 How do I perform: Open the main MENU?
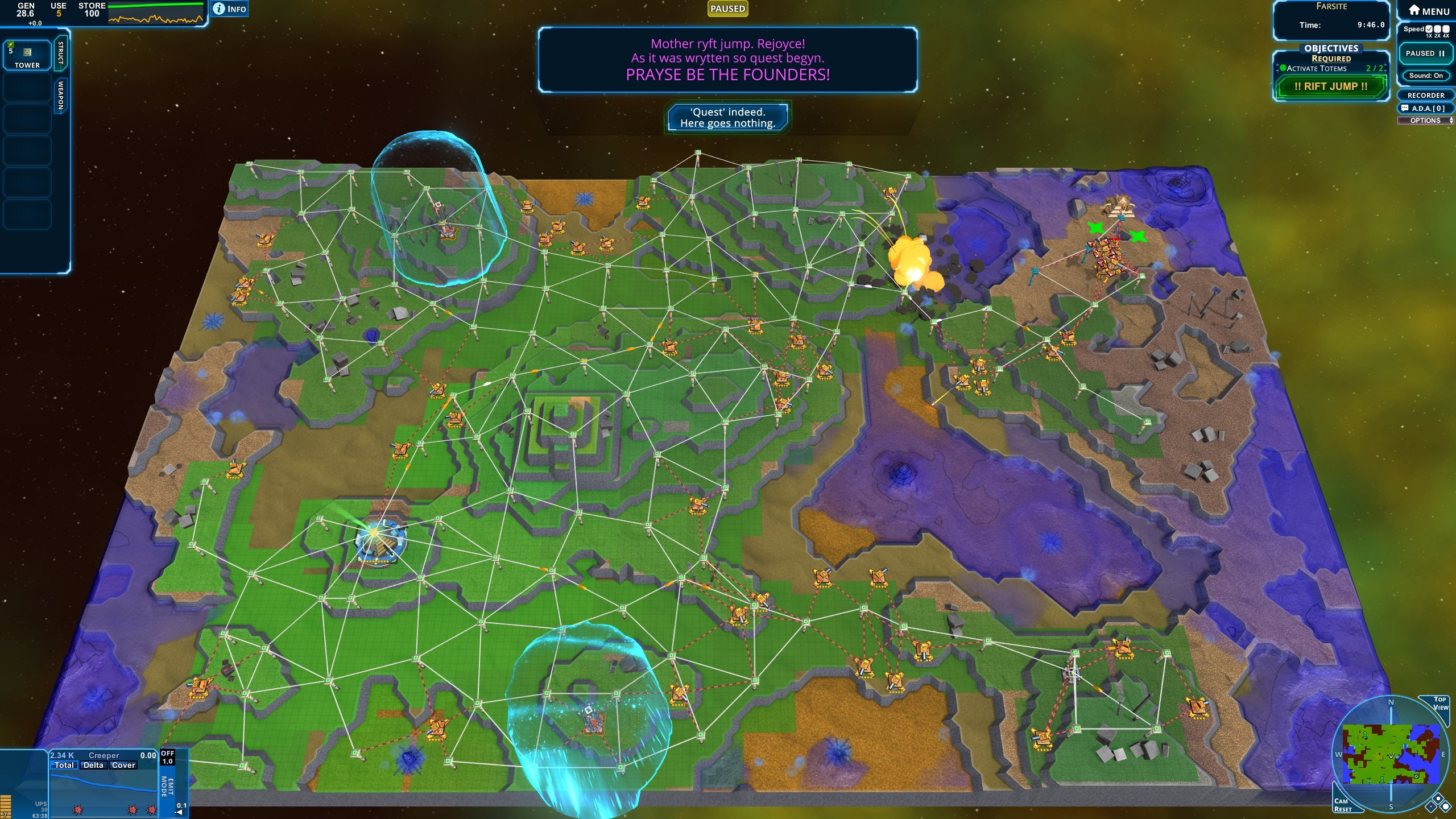pyautogui.click(x=1428, y=11)
